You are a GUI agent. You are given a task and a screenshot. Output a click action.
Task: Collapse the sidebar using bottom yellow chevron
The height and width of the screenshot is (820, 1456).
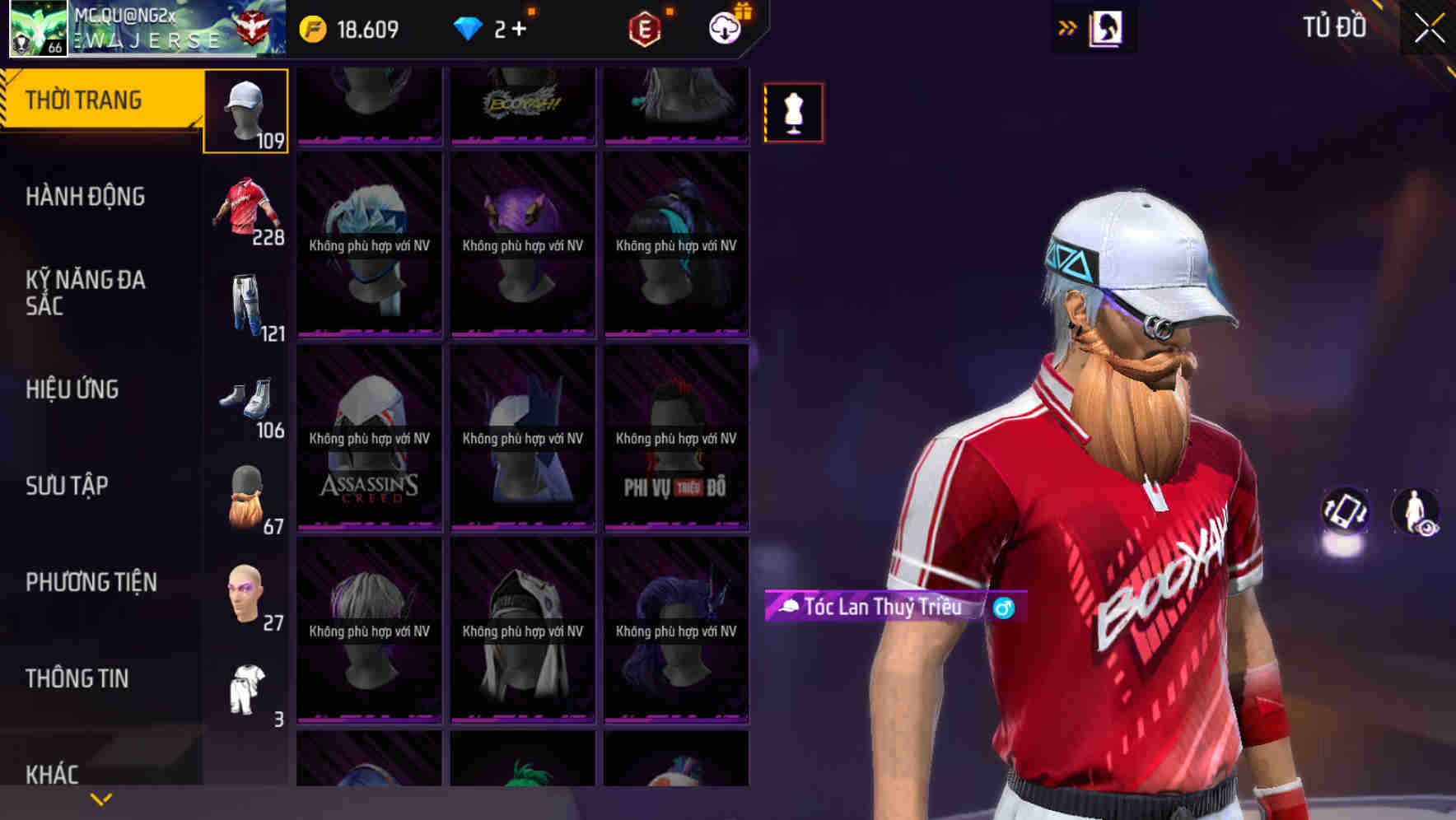click(x=102, y=798)
